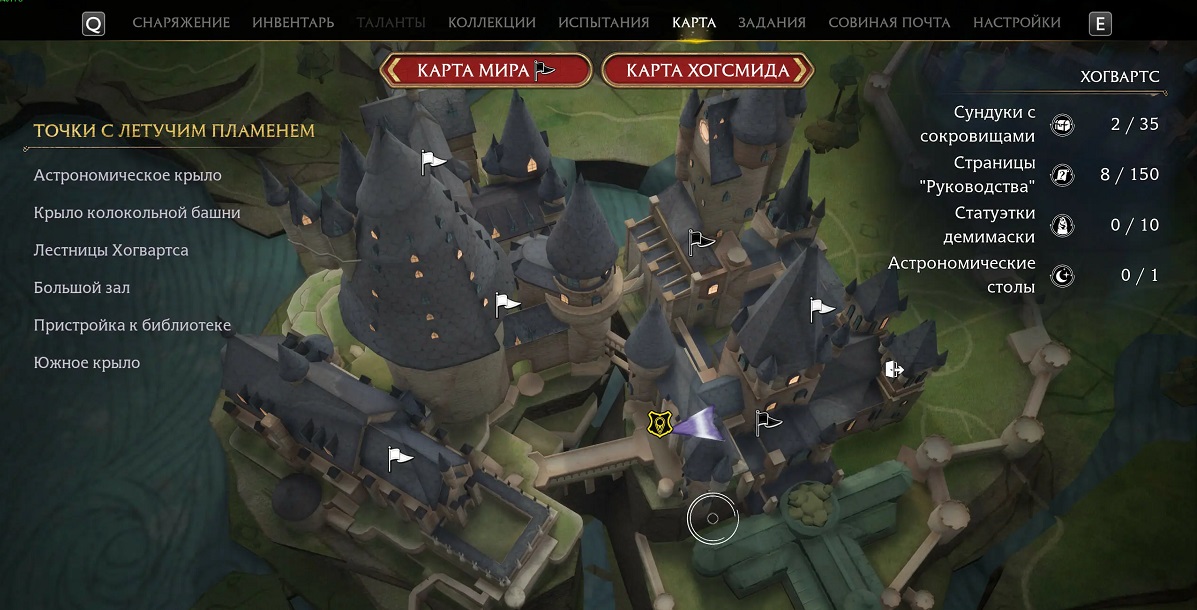Choose Крыло колокольной башни from list
The height and width of the screenshot is (610, 1197).
(137, 213)
